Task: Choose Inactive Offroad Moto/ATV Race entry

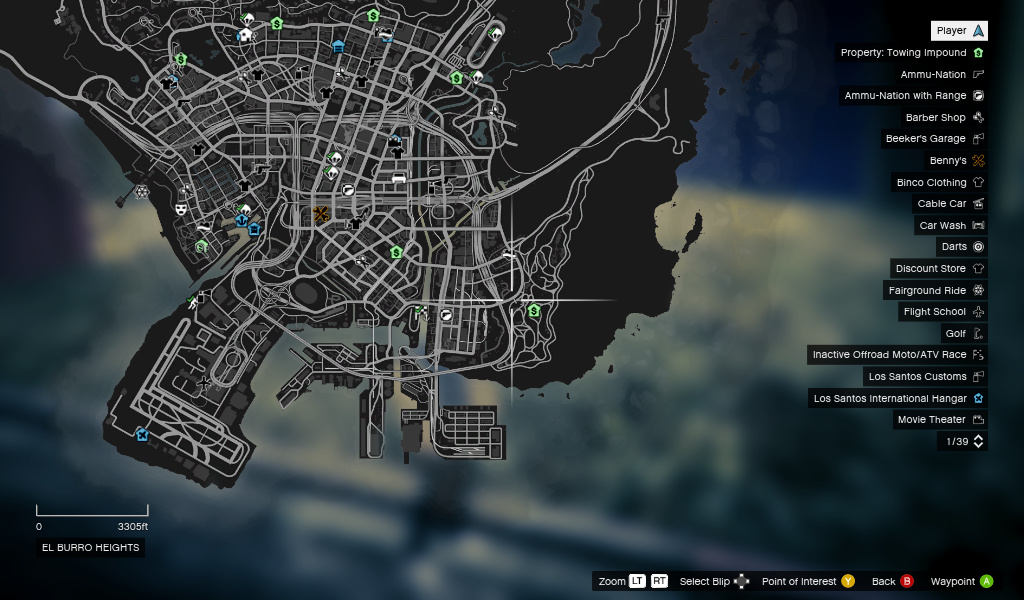Action: coord(897,355)
